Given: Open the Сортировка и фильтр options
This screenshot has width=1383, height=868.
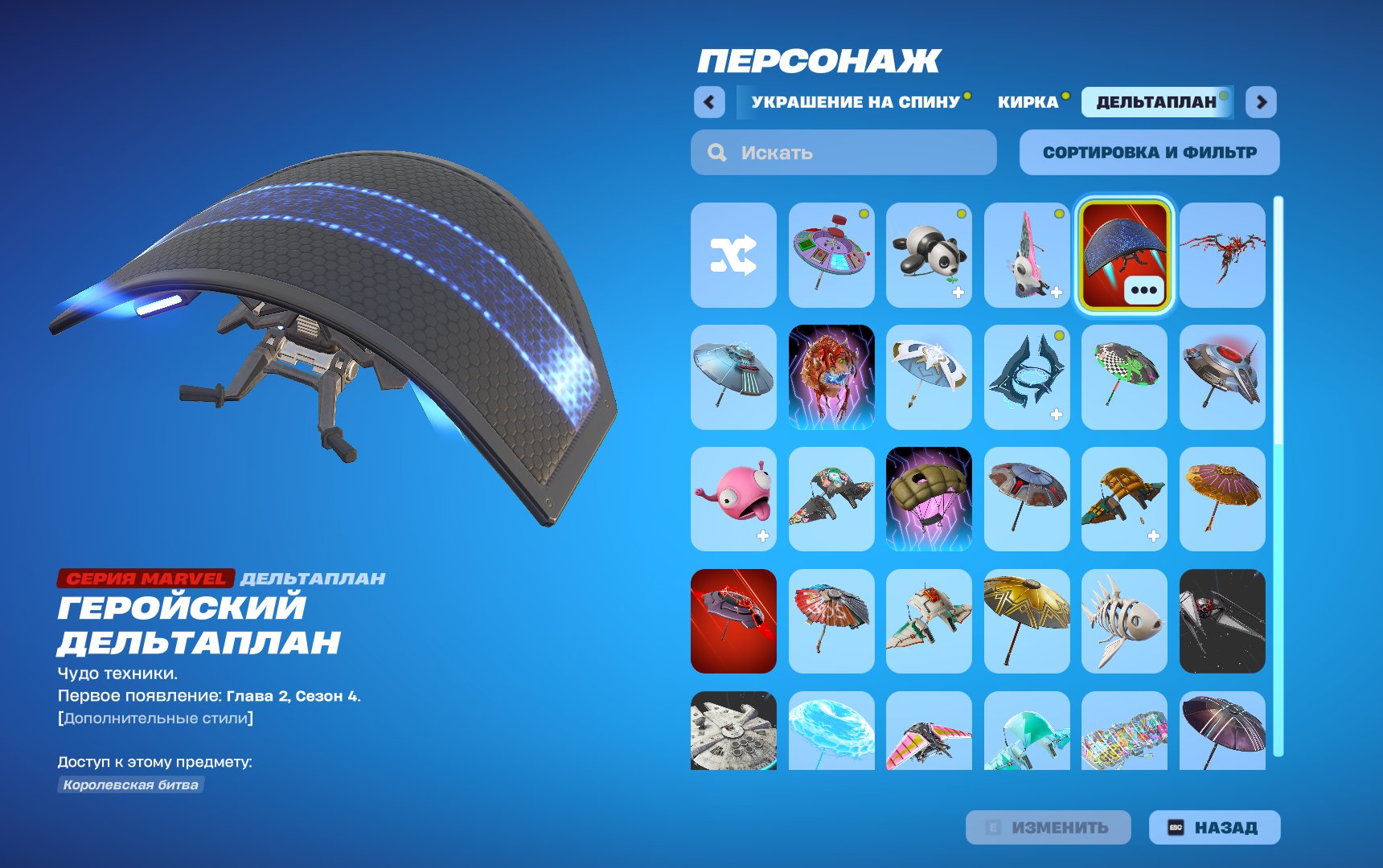Looking at the screenshot, I should point(1148,152).
